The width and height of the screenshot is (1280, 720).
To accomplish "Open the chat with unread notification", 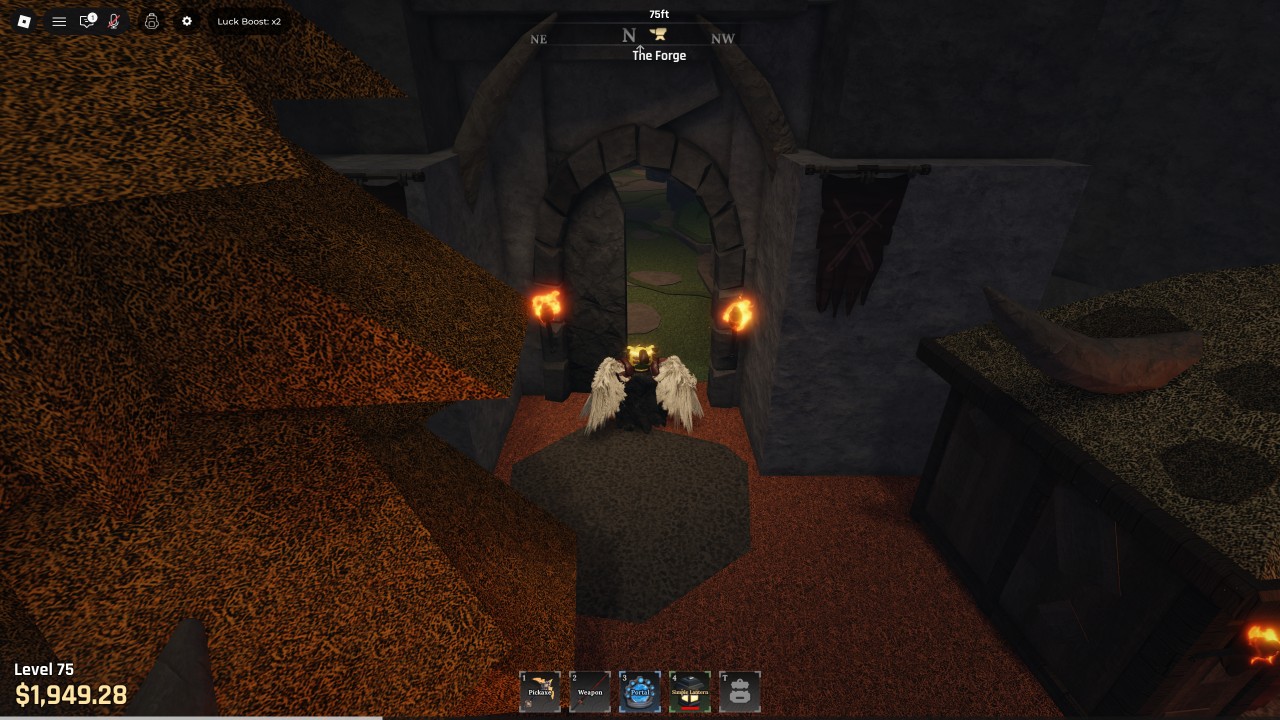I will 87,21.
